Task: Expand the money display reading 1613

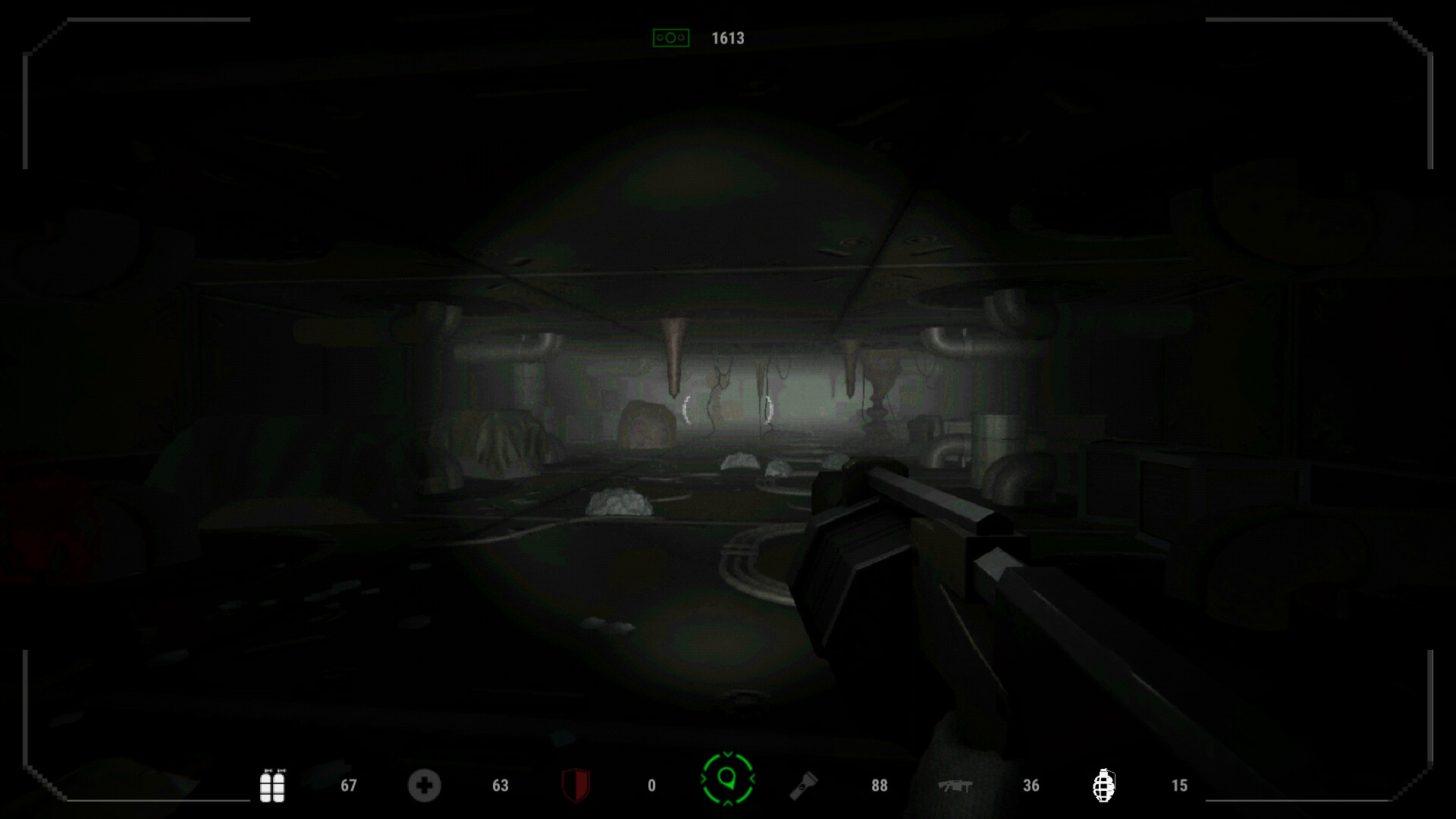Action: coord(727,36)
